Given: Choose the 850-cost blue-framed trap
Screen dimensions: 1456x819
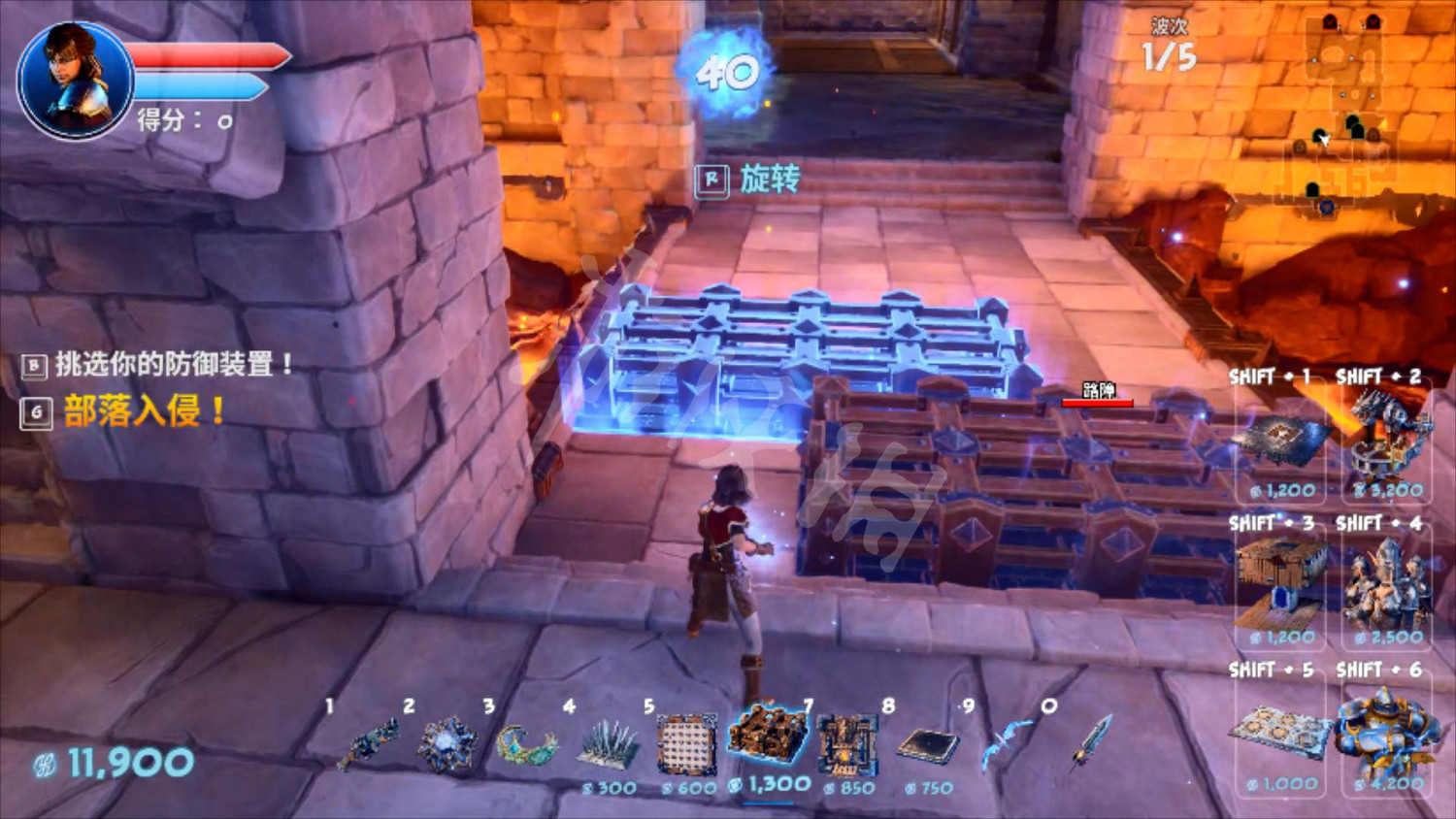Looking at the screenshot, I should pyautogui.click(x=848, y=745).
